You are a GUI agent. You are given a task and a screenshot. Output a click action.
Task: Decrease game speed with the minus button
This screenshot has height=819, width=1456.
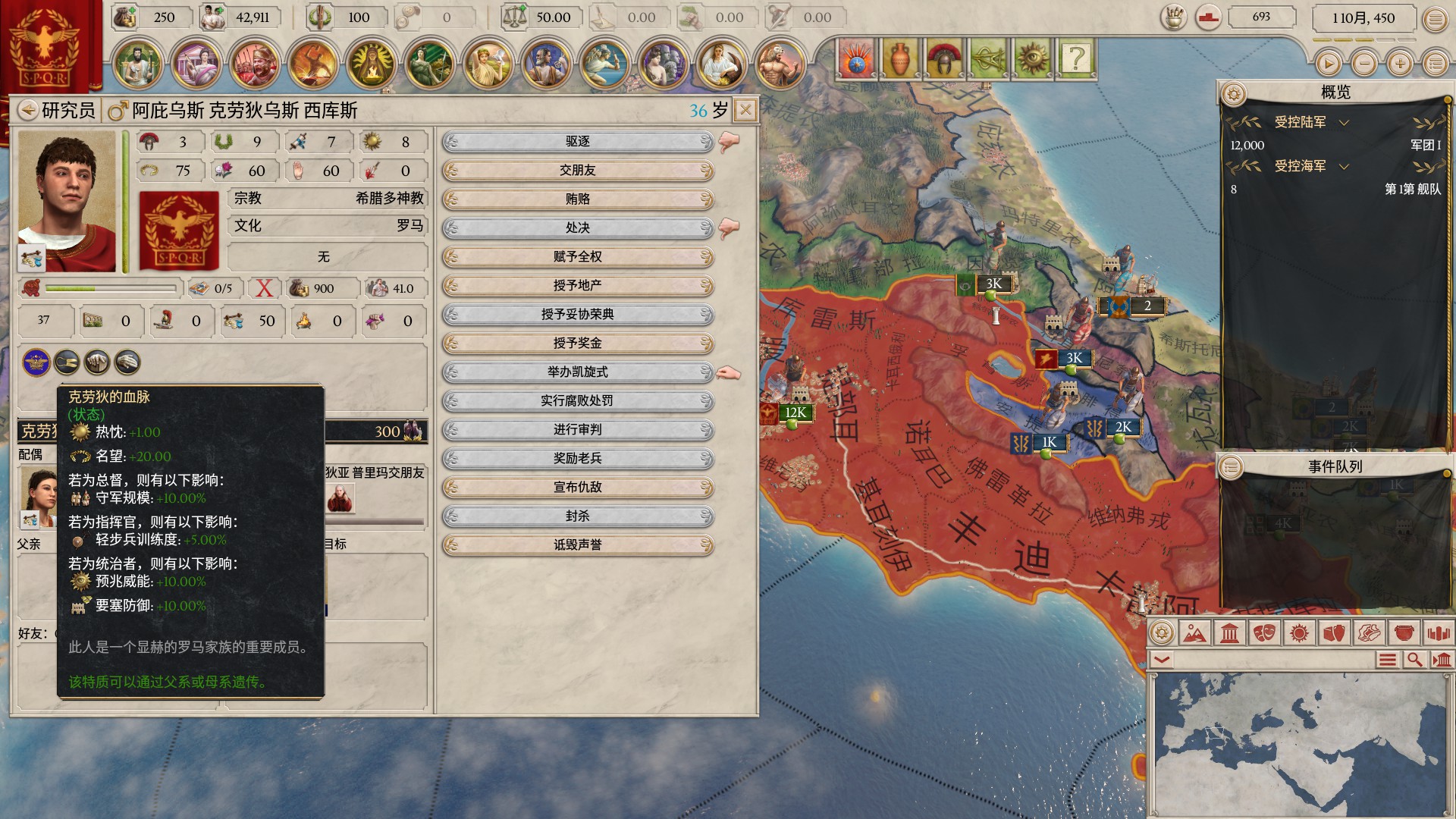(x=1364, y=64)
